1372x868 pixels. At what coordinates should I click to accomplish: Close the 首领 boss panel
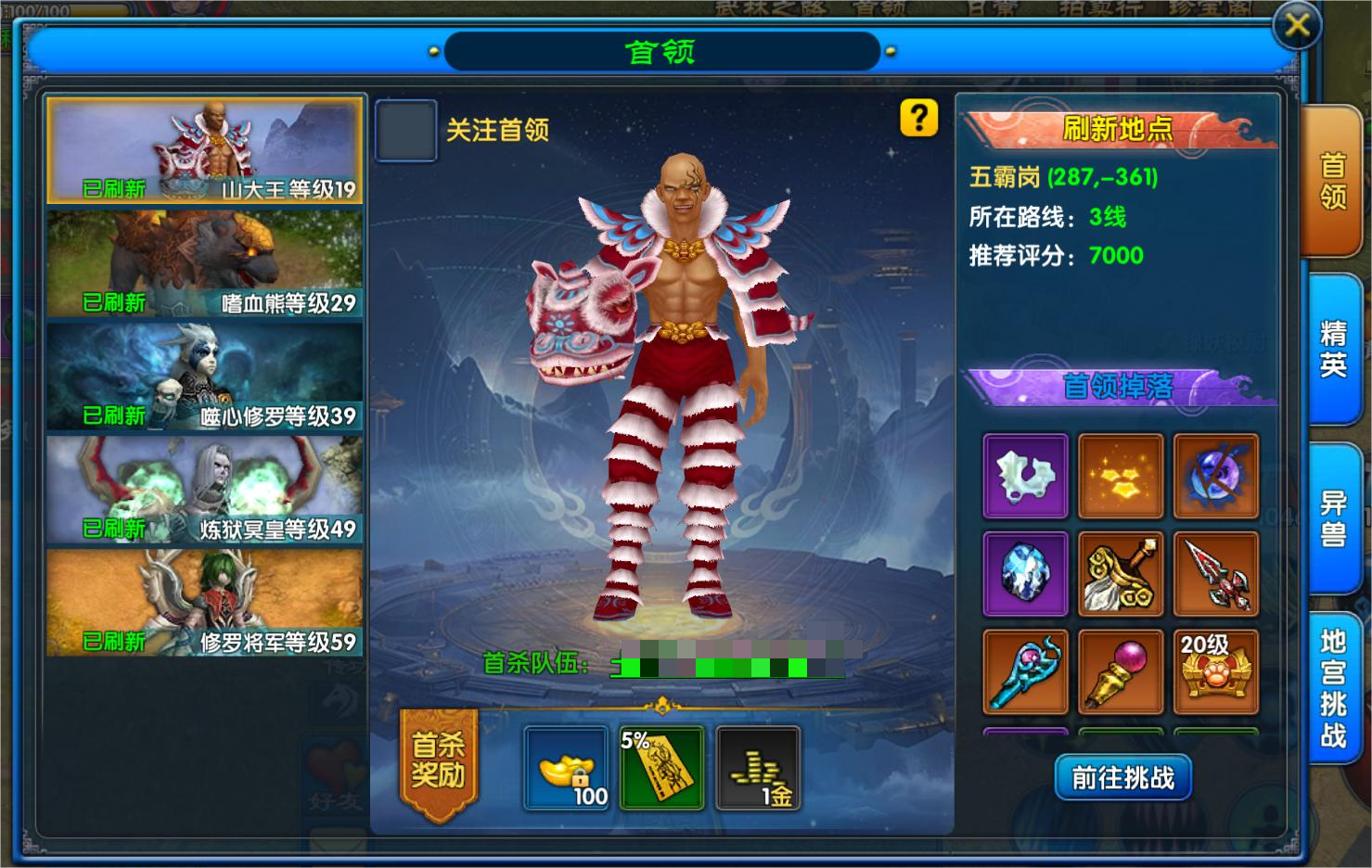pyautogui.click(x=1296, y=26)
